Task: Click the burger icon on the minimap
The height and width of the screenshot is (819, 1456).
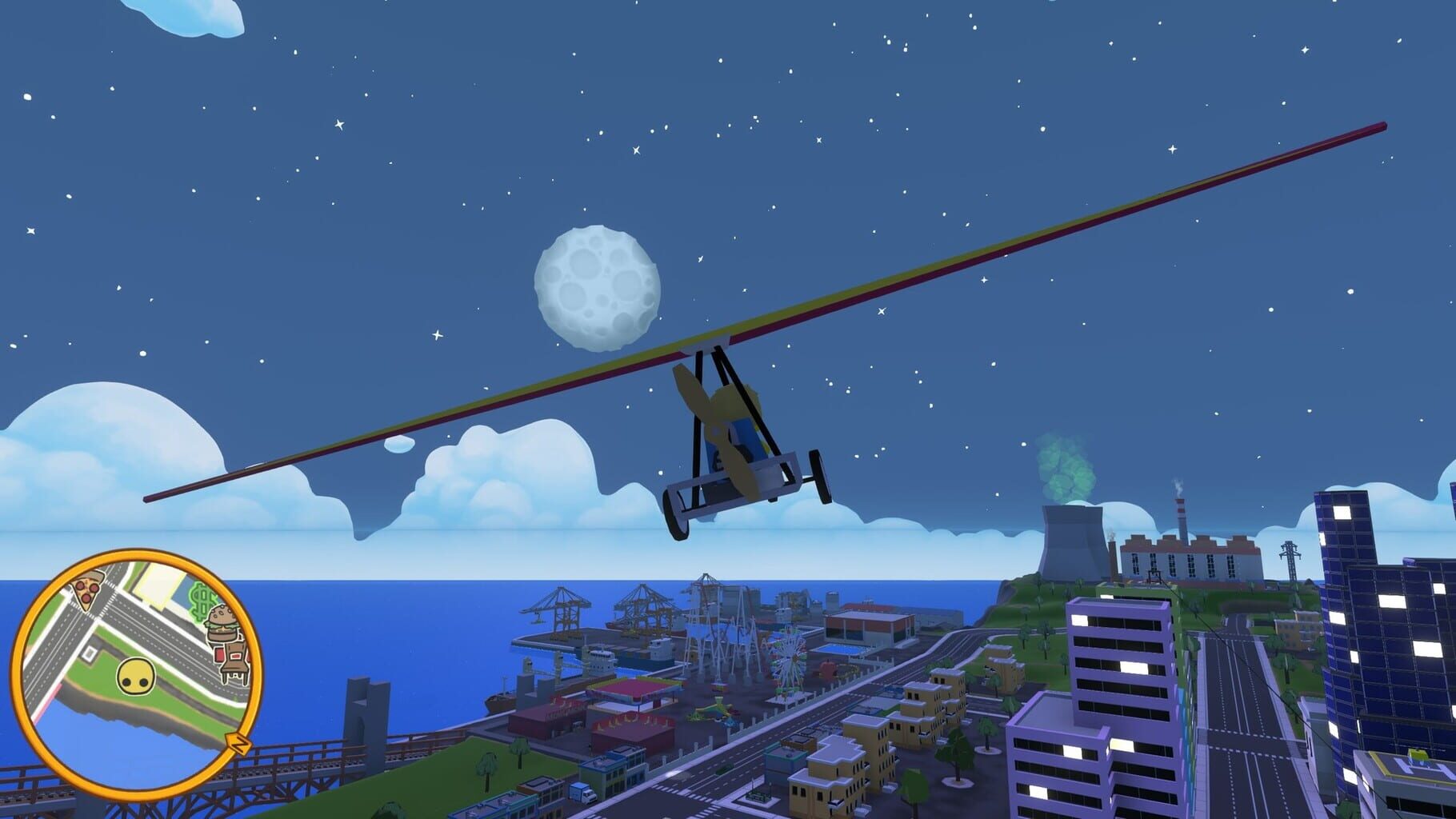Action: tap(222, 623)
